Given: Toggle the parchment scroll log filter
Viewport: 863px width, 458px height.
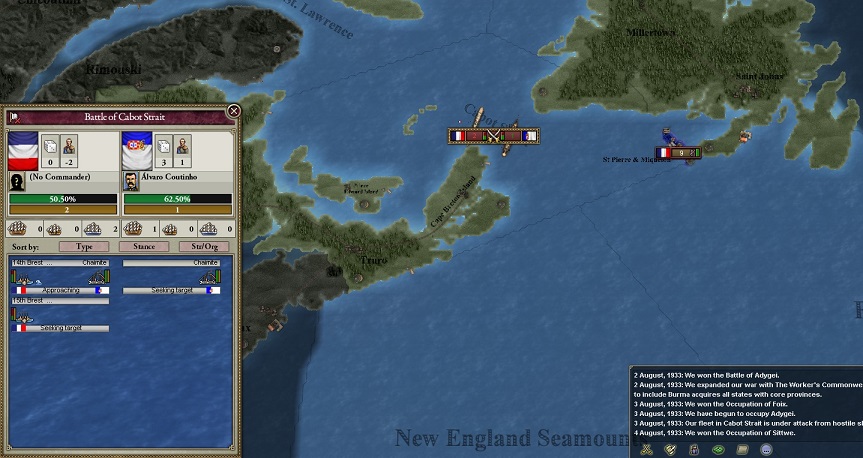Looking at the screenshot, I should pos(742,450).
